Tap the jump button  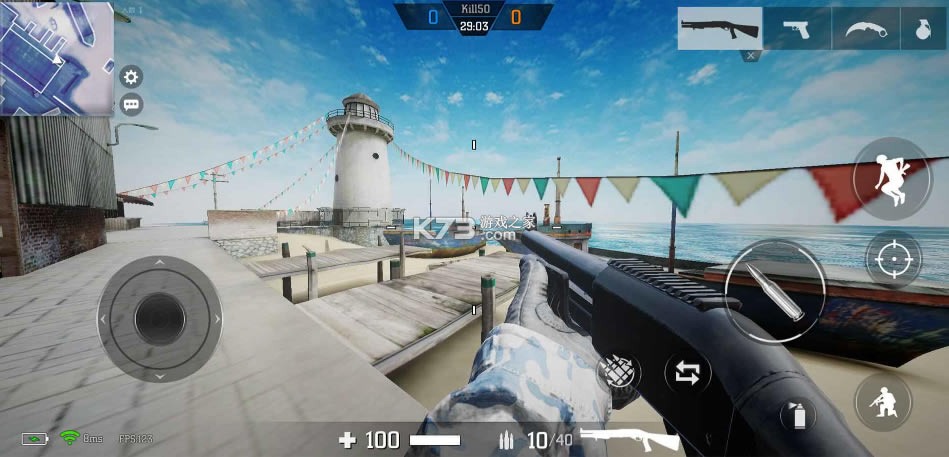tap(892, 178)
